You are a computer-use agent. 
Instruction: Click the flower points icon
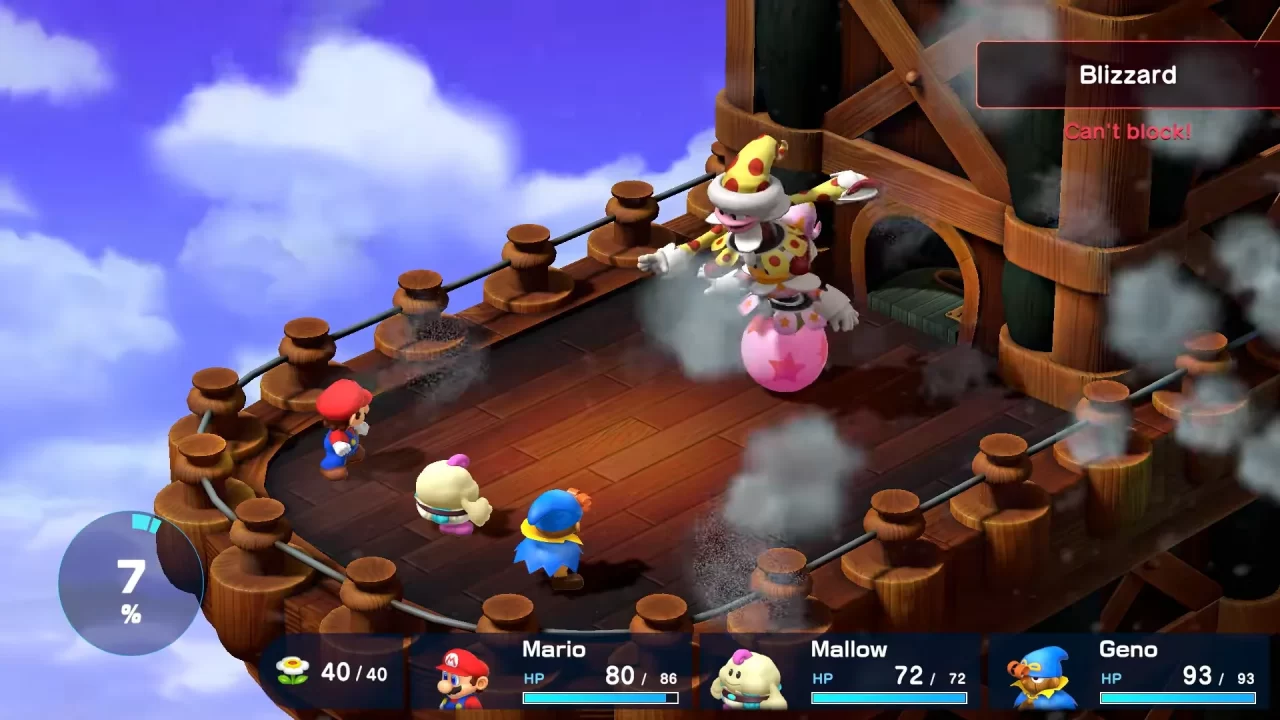[x=293, y=672]
